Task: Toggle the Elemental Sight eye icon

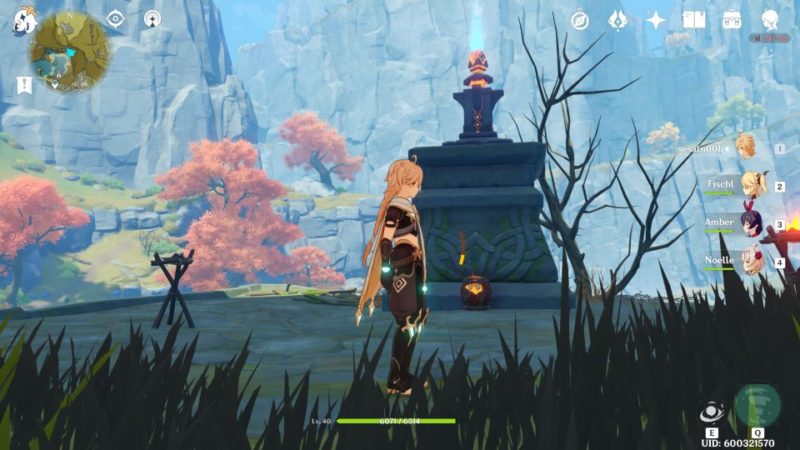Action: click(116, 18)
